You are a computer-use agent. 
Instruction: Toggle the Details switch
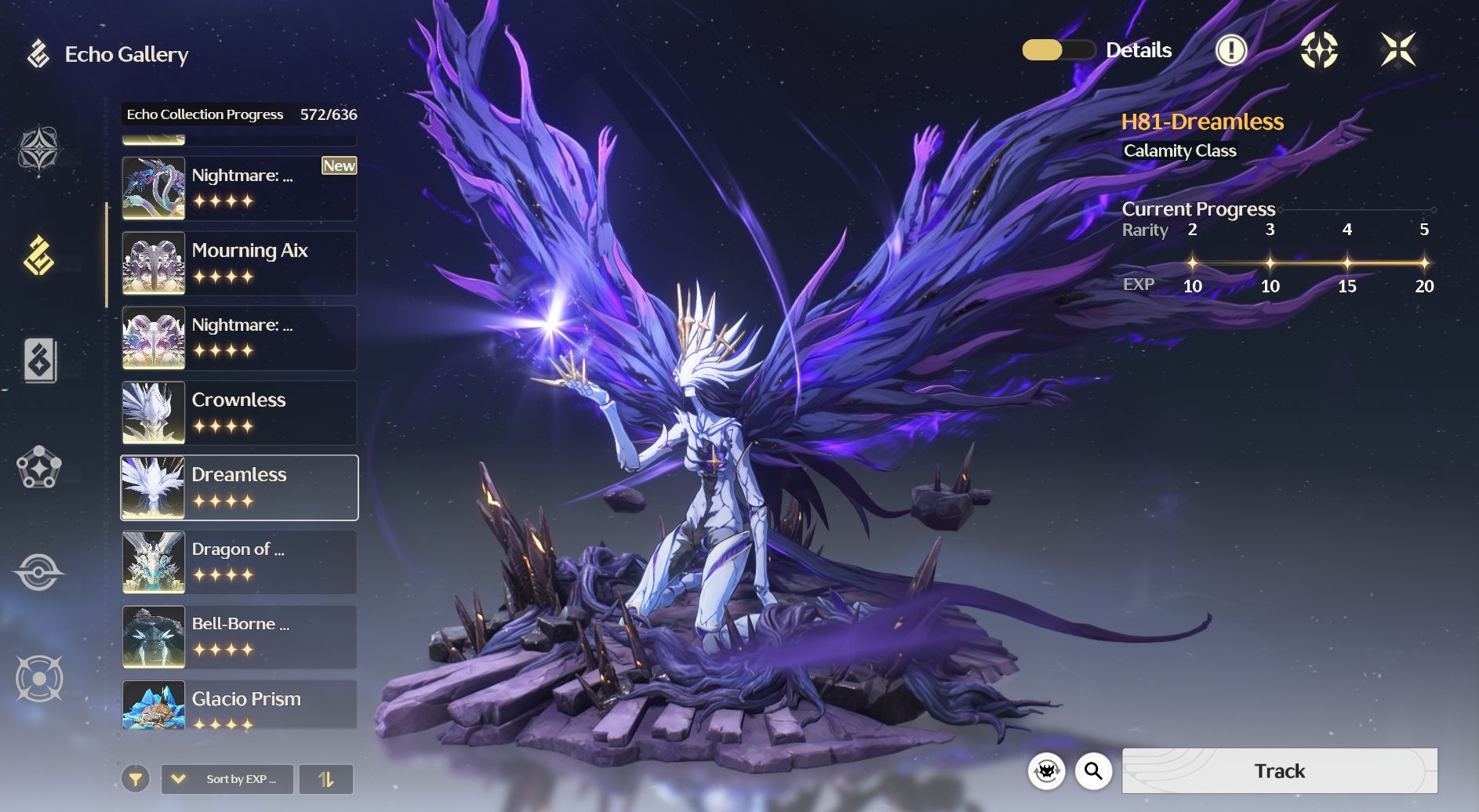pyautogui.click(x=1058, y=50)
